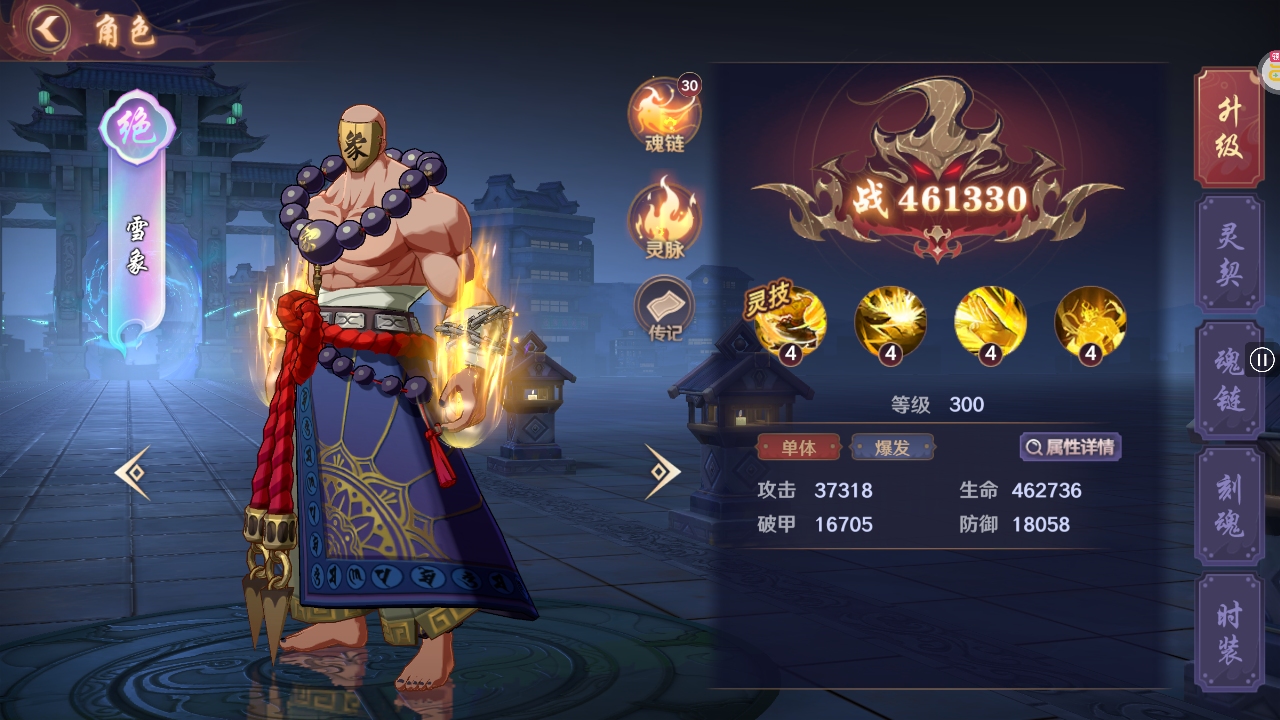Open 属性详情 attribute details
1280x720 pixels.
click(x=1070, y=446)
